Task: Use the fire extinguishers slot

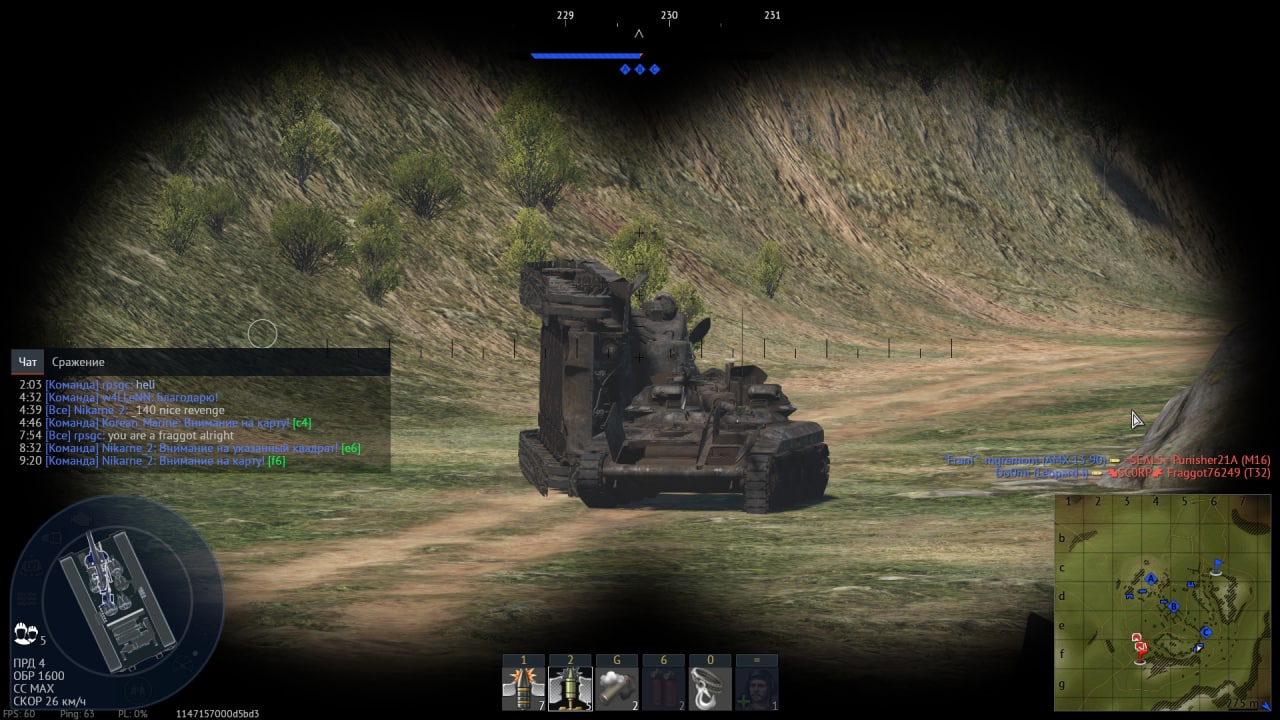Action: click(664, 689)
